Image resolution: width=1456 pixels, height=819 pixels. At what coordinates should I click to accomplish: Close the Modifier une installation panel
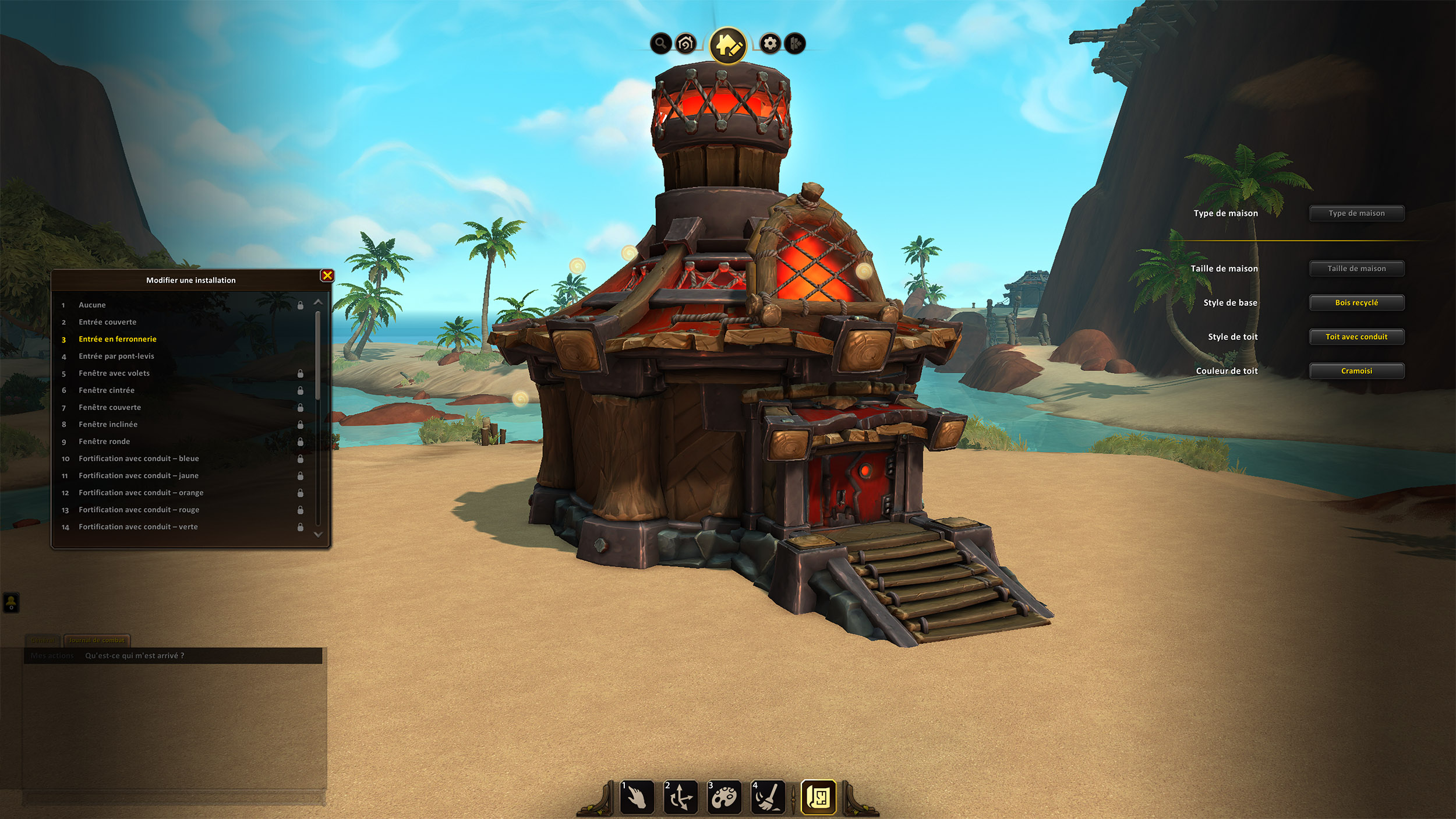pos(327,276)
